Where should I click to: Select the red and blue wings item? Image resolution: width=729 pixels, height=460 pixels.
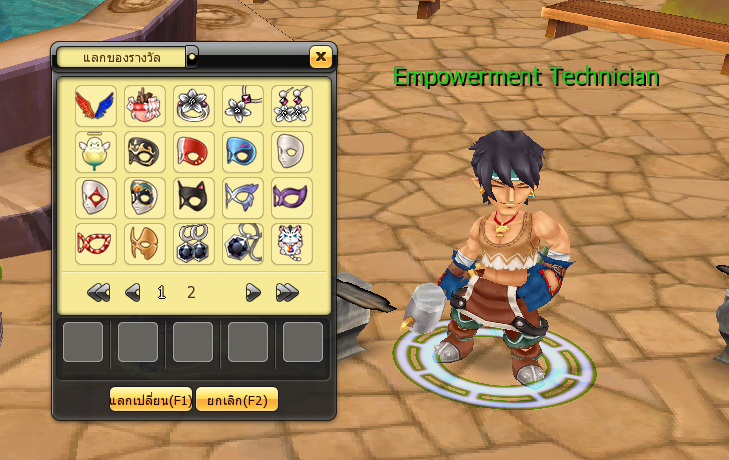coord(96,105)
